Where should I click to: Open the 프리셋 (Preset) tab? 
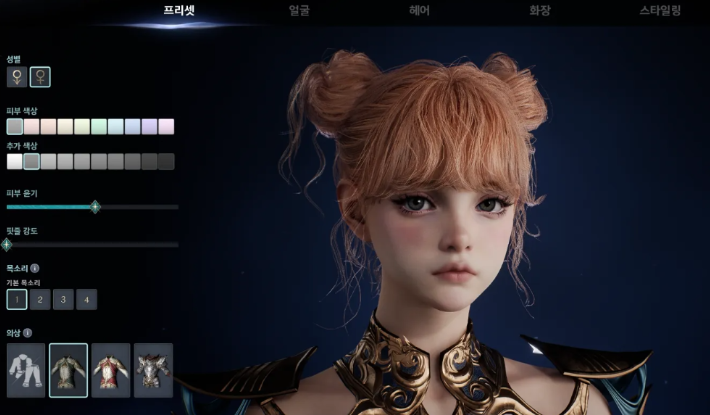point(180,11)
